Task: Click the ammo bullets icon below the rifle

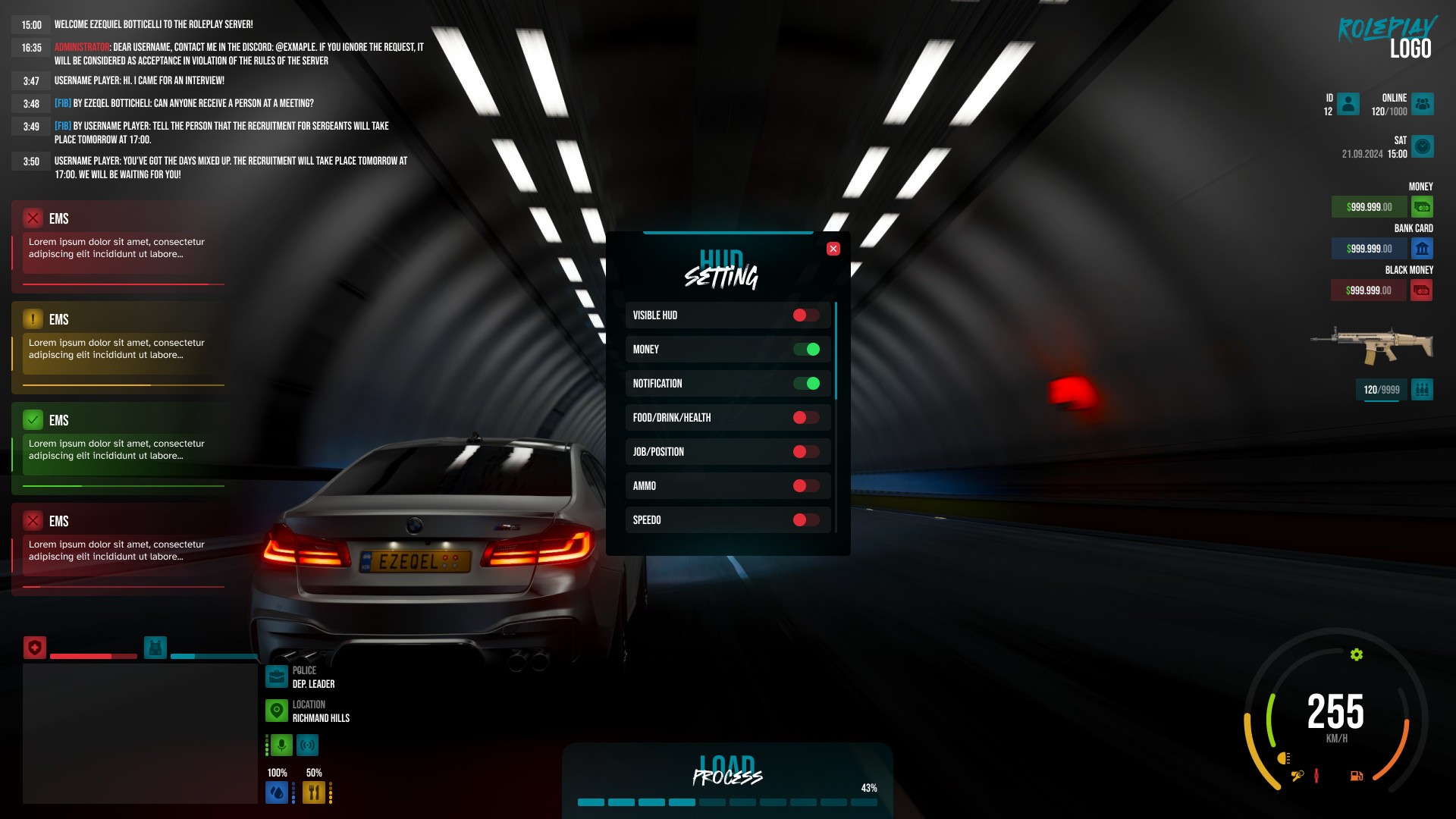Action: pyautogui.click(x=1423, y=389)
